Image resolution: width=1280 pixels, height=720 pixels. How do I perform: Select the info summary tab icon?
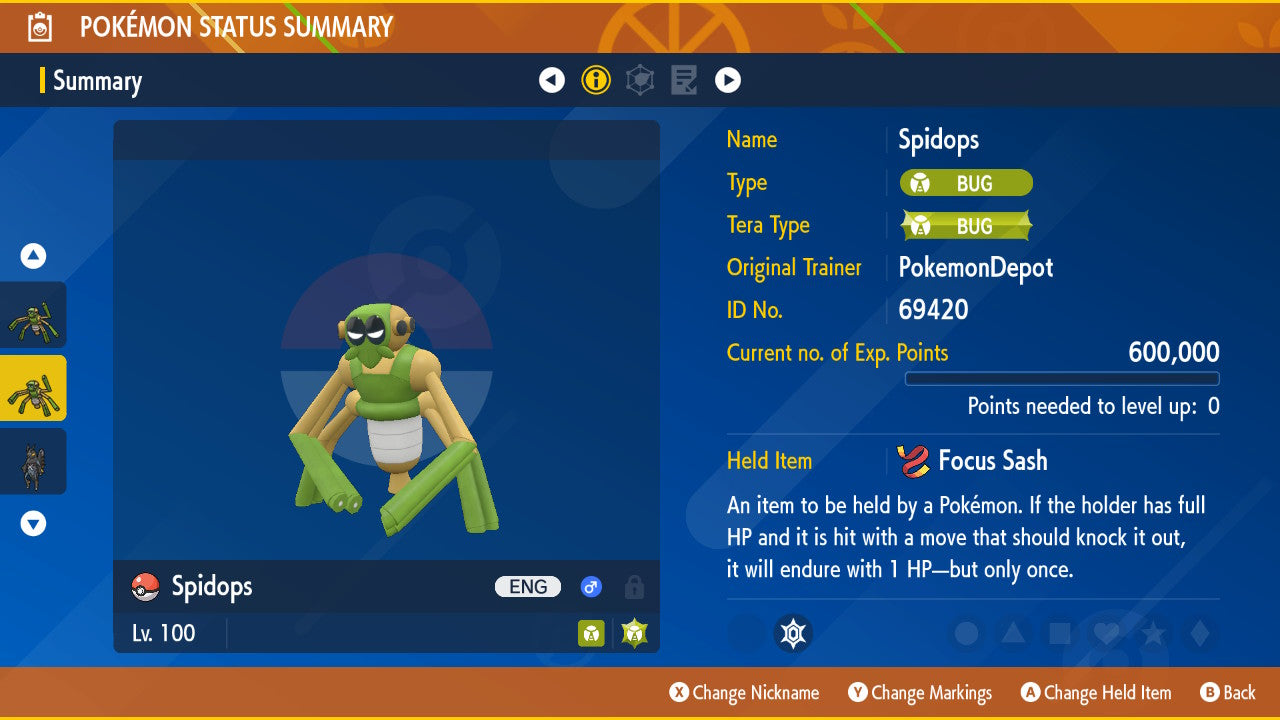596,80
